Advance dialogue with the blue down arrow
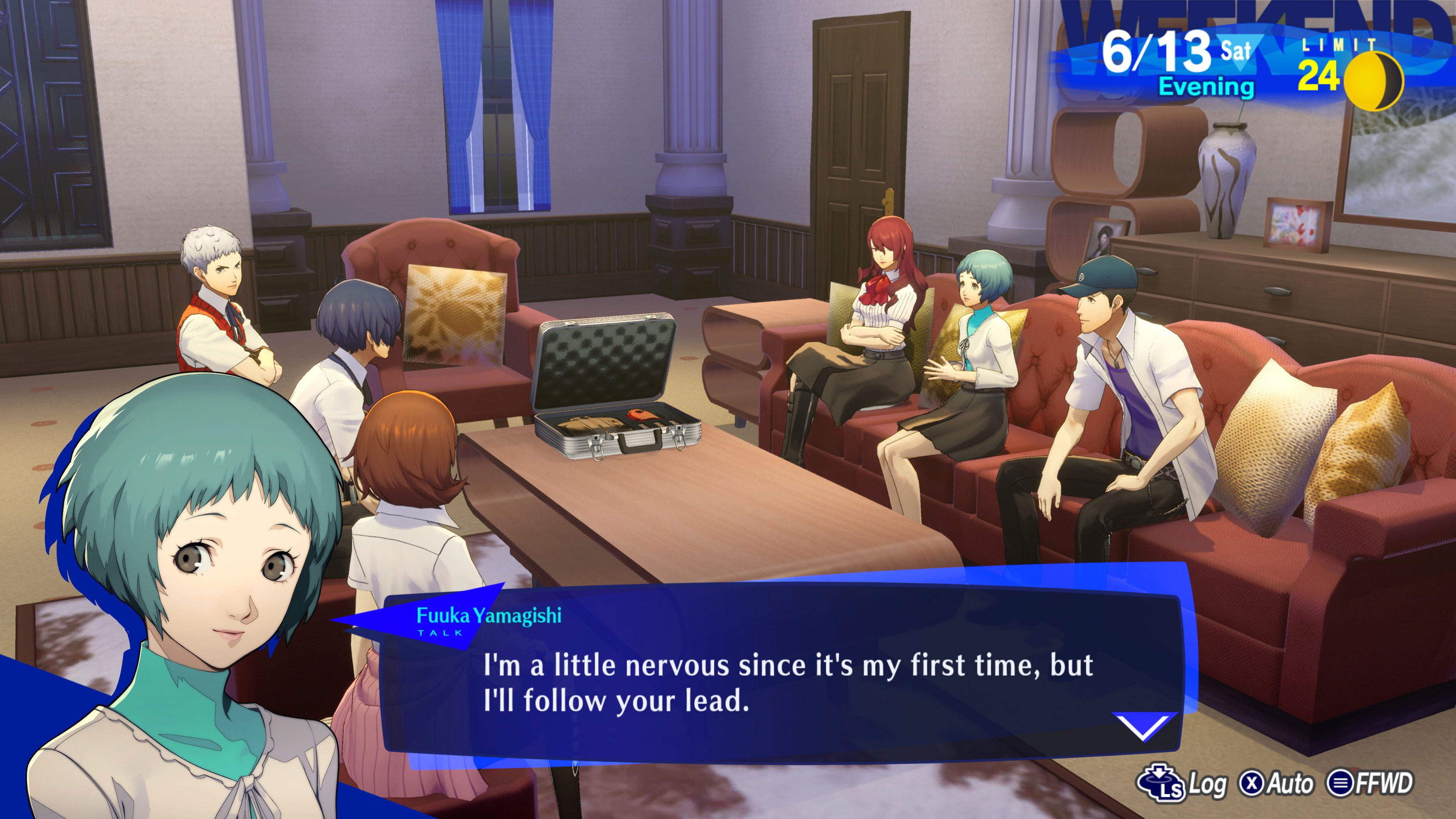Image resolution: width=1456 pixels, height=819 pixels. point(1144,726)
